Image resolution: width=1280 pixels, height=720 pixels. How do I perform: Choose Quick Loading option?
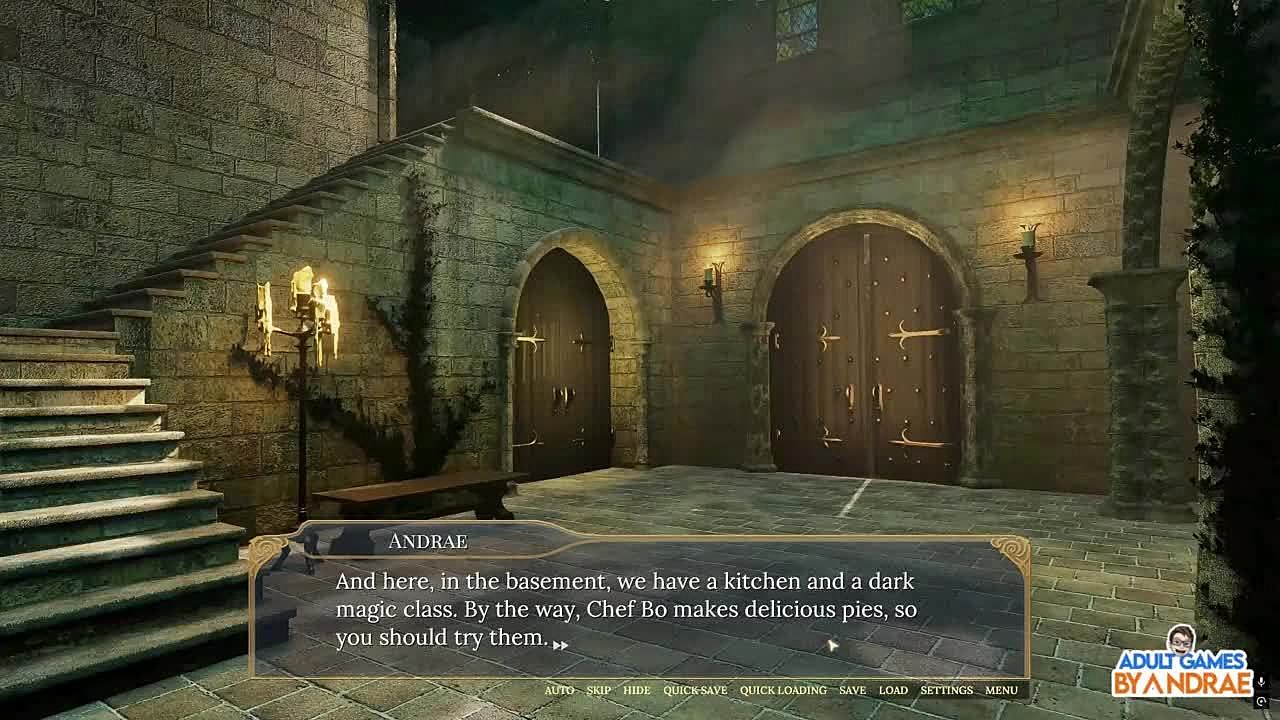(x=783, y=690)
